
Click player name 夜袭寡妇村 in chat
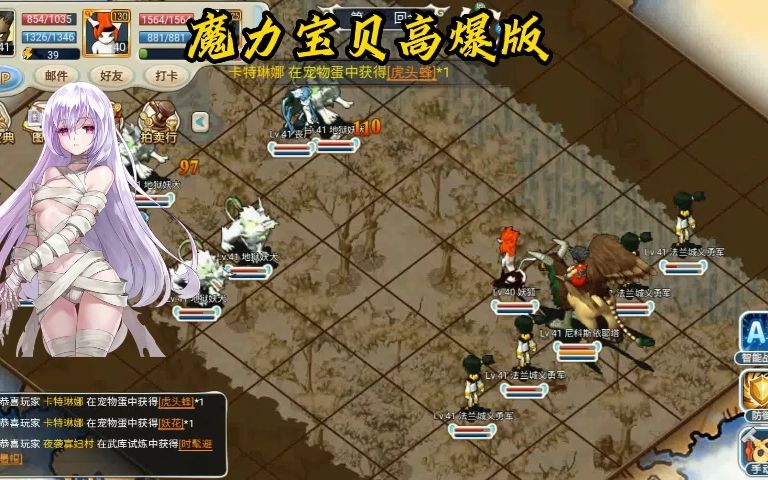coord(71,443)
